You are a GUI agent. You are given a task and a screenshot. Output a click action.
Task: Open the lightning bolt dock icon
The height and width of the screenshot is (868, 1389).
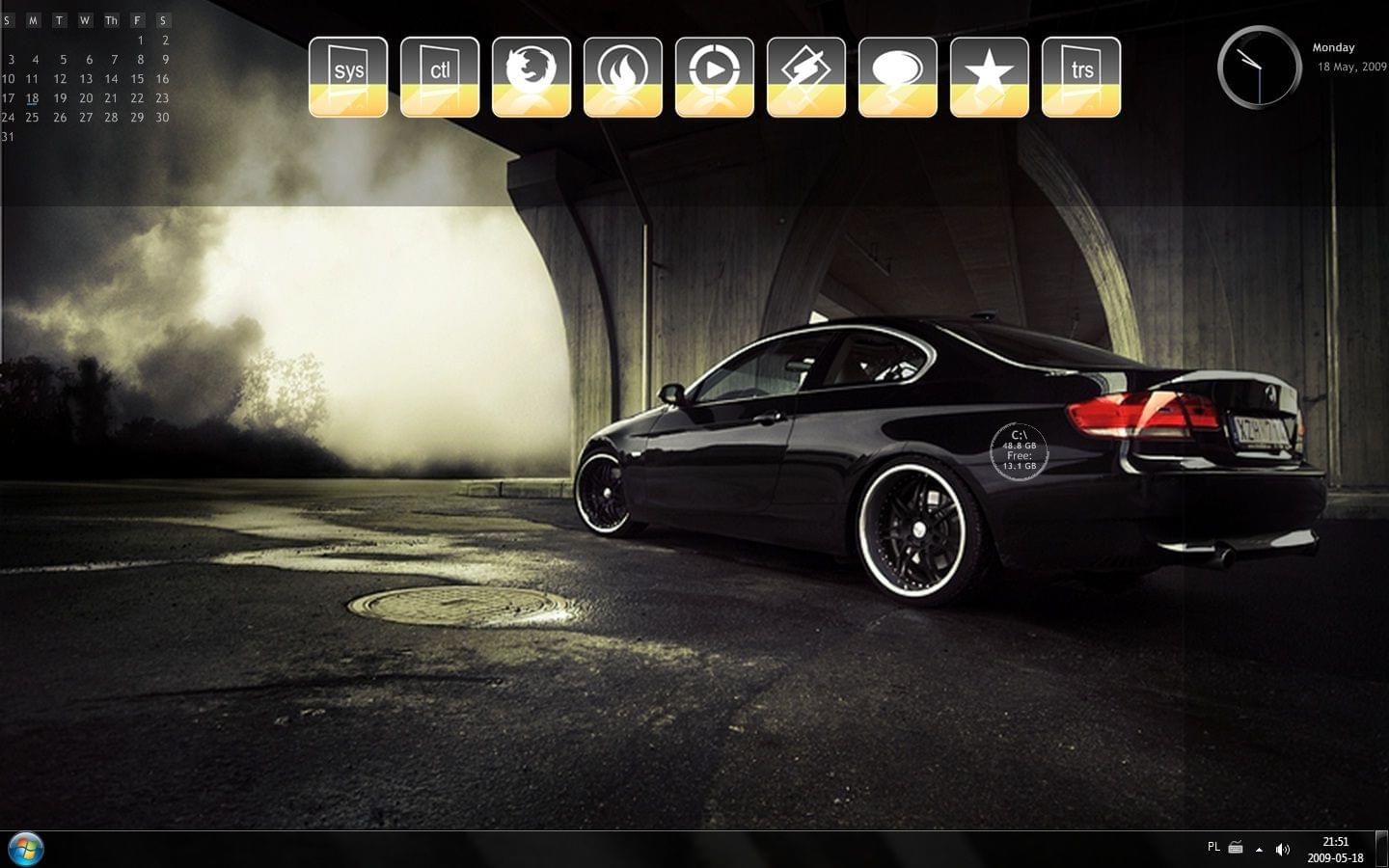806,77
